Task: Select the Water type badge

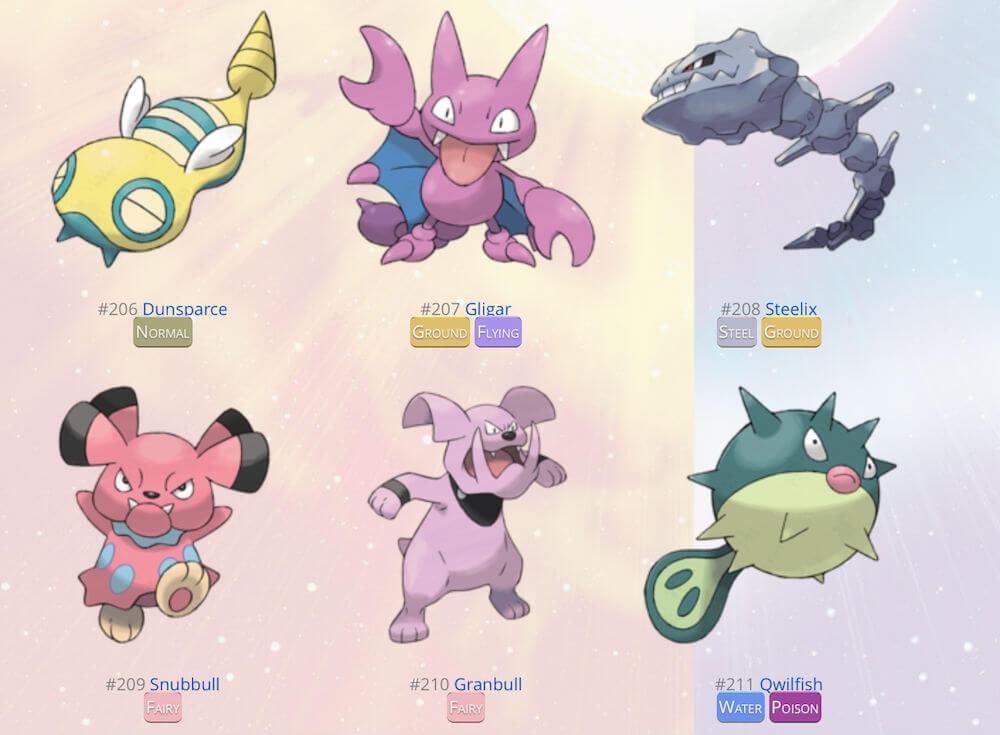Action: (x=740, y=708)
